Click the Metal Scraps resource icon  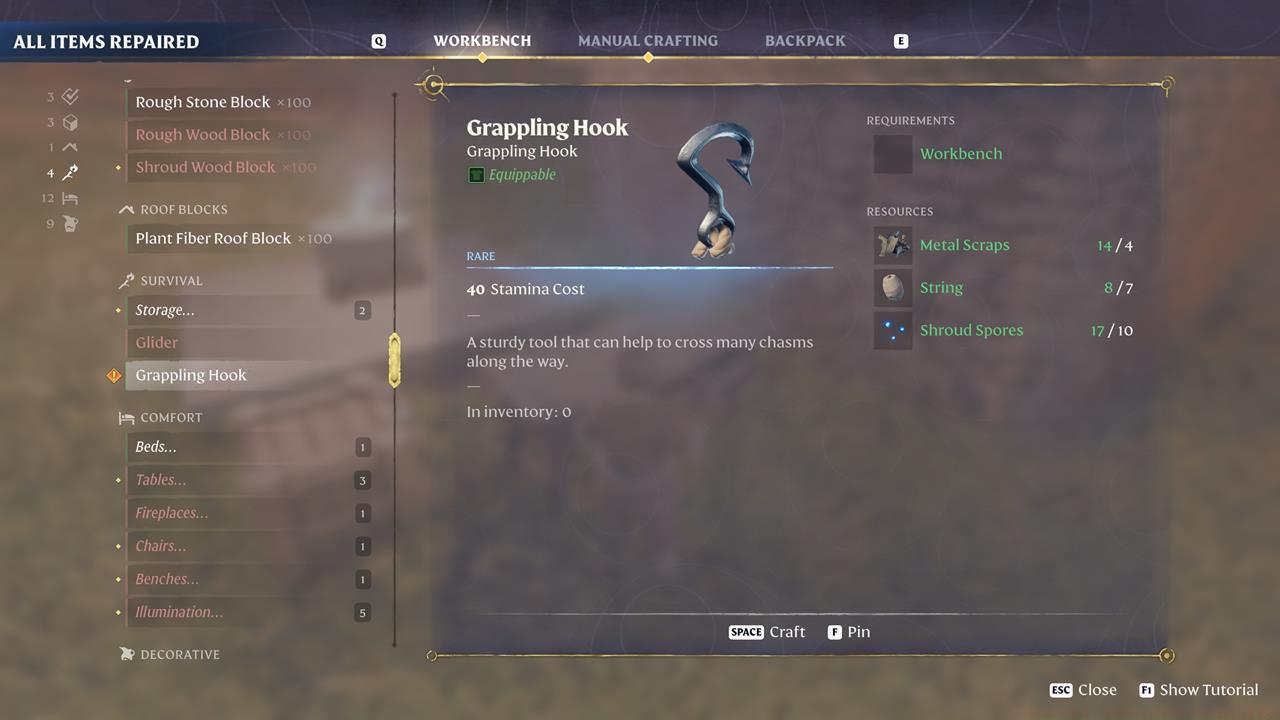[892, 244]
